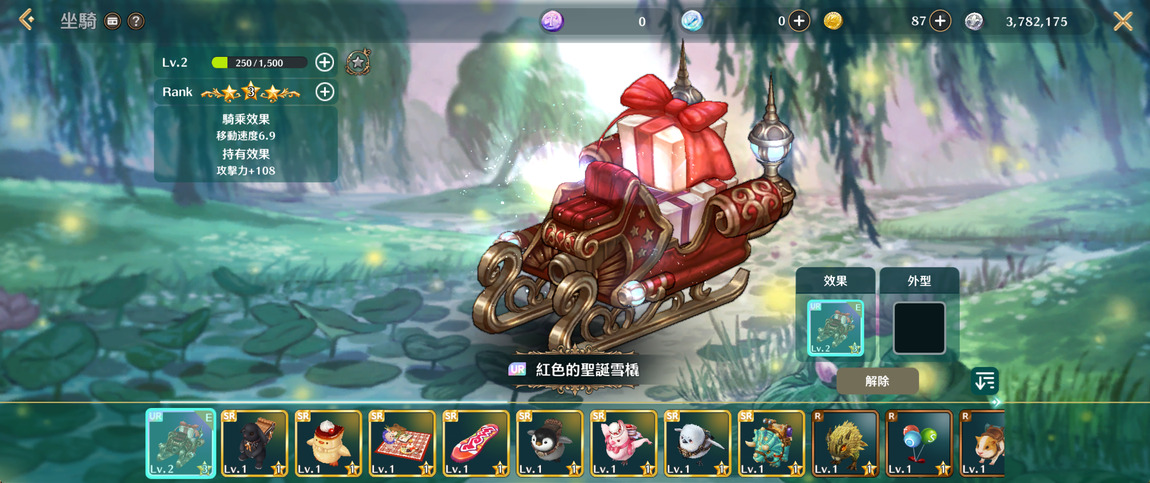Open the mount help question mark
Viewport: 1150px width, 483px height.
tap(136, 21)
